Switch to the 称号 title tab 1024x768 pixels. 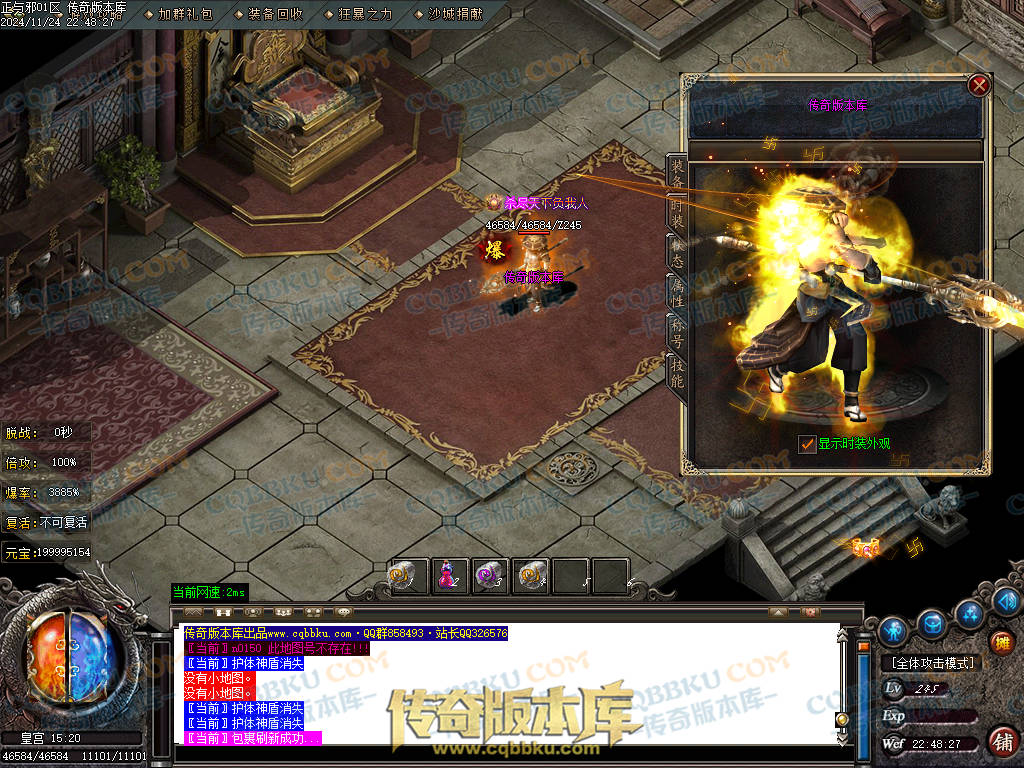click(677, 329)
